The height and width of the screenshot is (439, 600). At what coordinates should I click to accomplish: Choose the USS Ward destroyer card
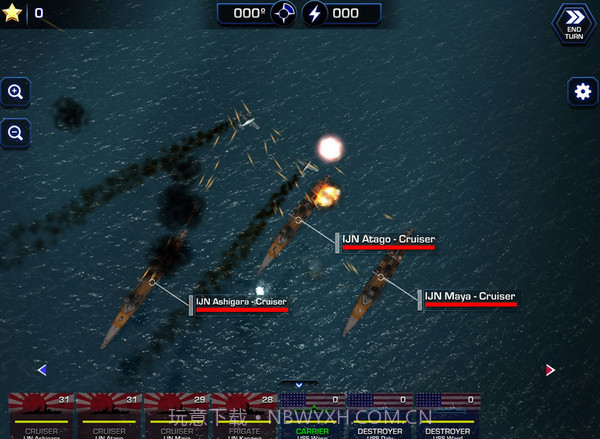point(447,417)
